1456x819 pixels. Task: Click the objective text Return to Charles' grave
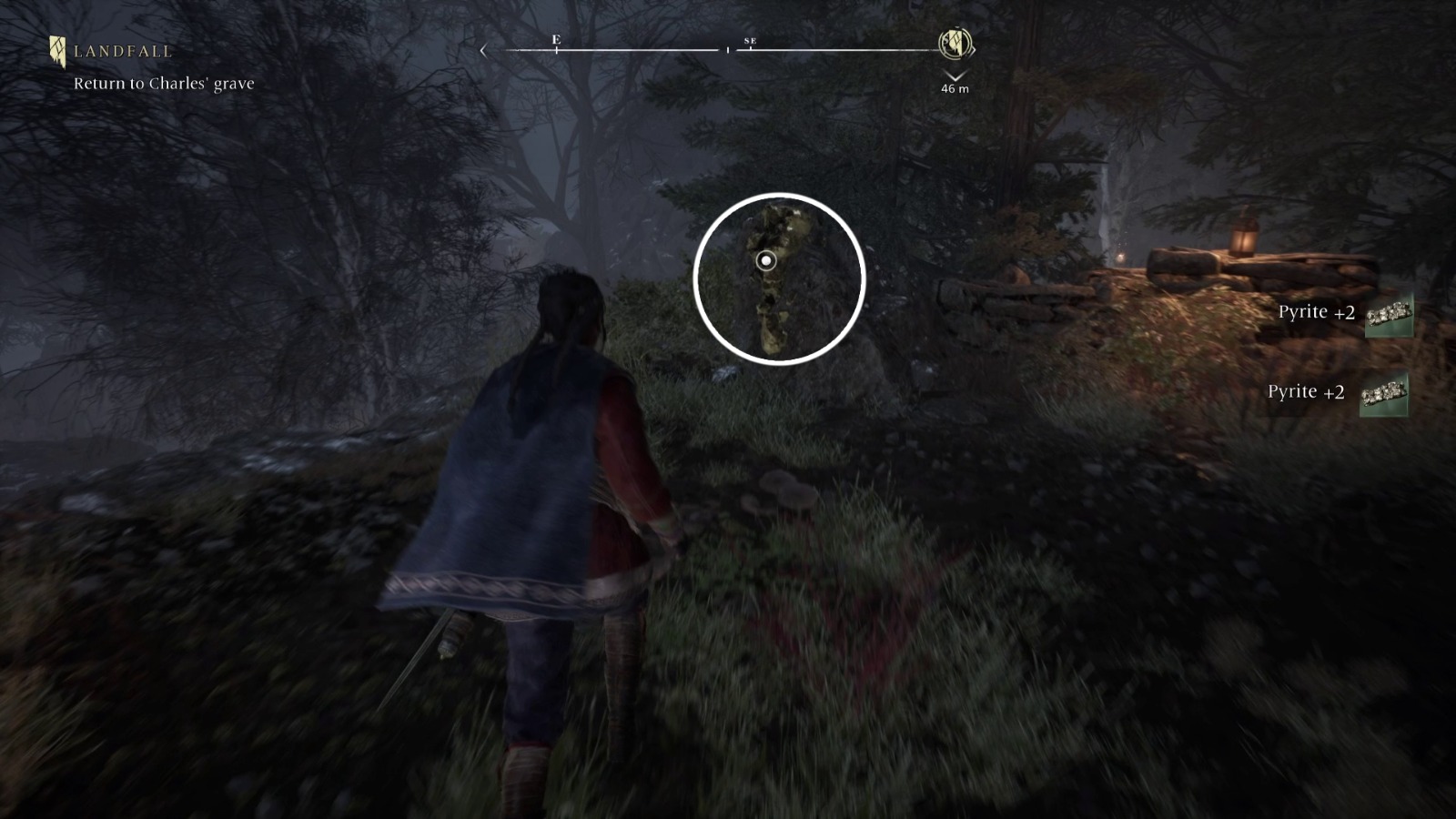[x=164, y=82]
